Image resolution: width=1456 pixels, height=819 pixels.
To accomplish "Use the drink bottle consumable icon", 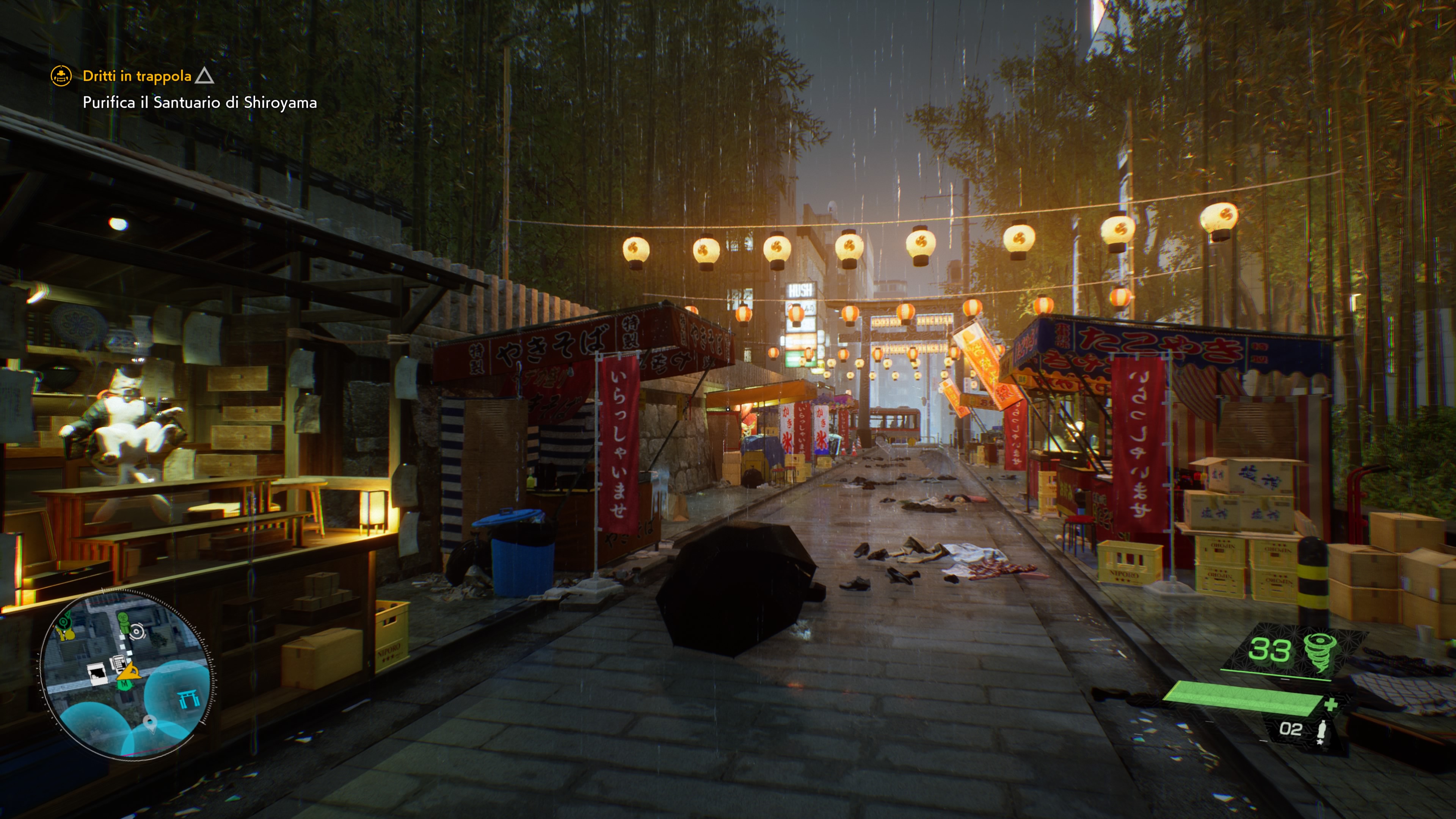I will tap(1321, 731).
